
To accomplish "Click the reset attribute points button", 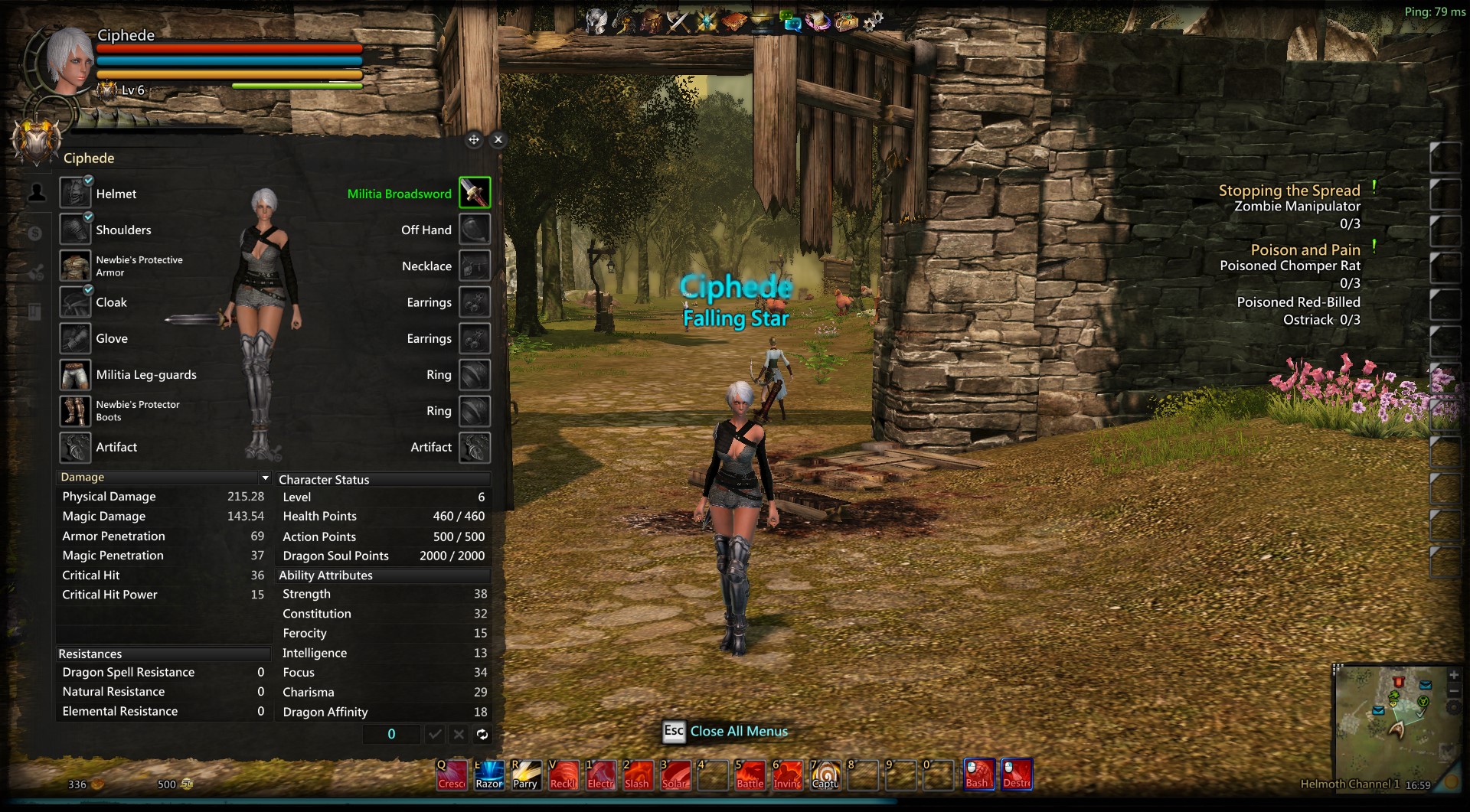I will 482,735.
